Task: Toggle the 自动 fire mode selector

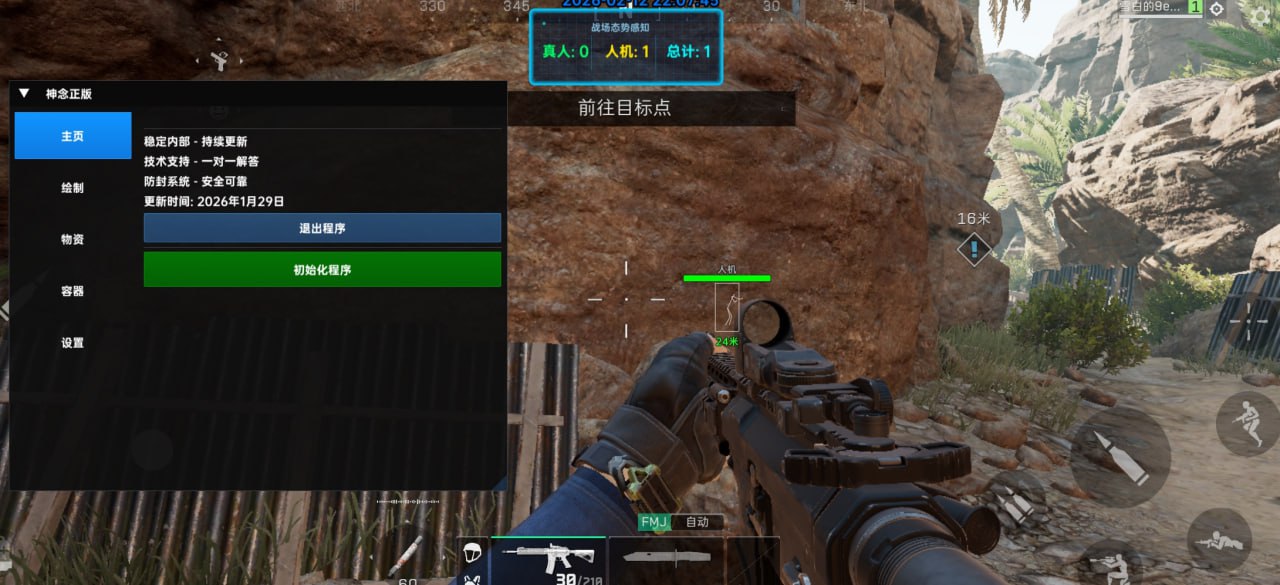Action: [x=697, y=522]
